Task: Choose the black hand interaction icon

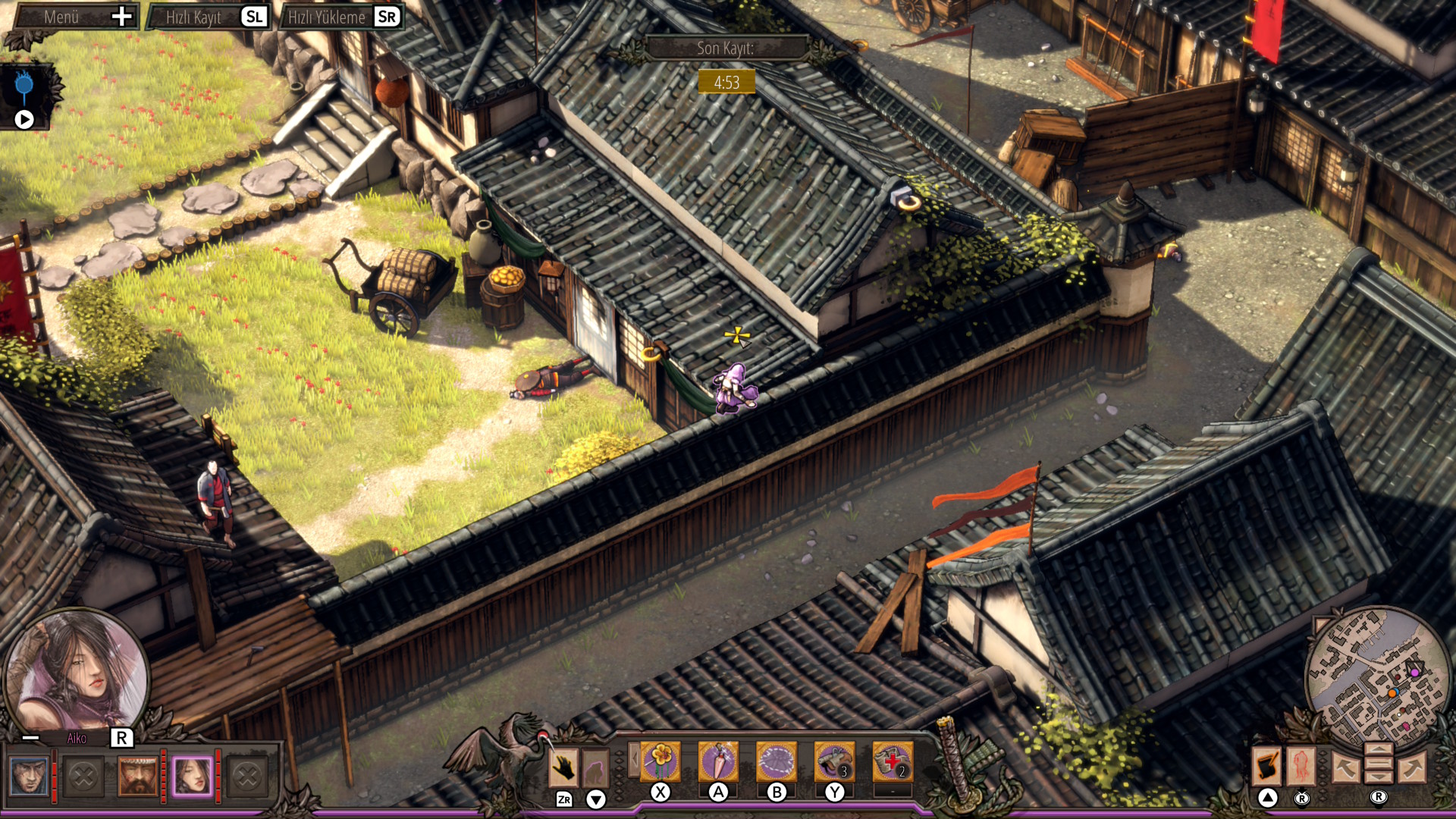Action: tap(563, 767)
